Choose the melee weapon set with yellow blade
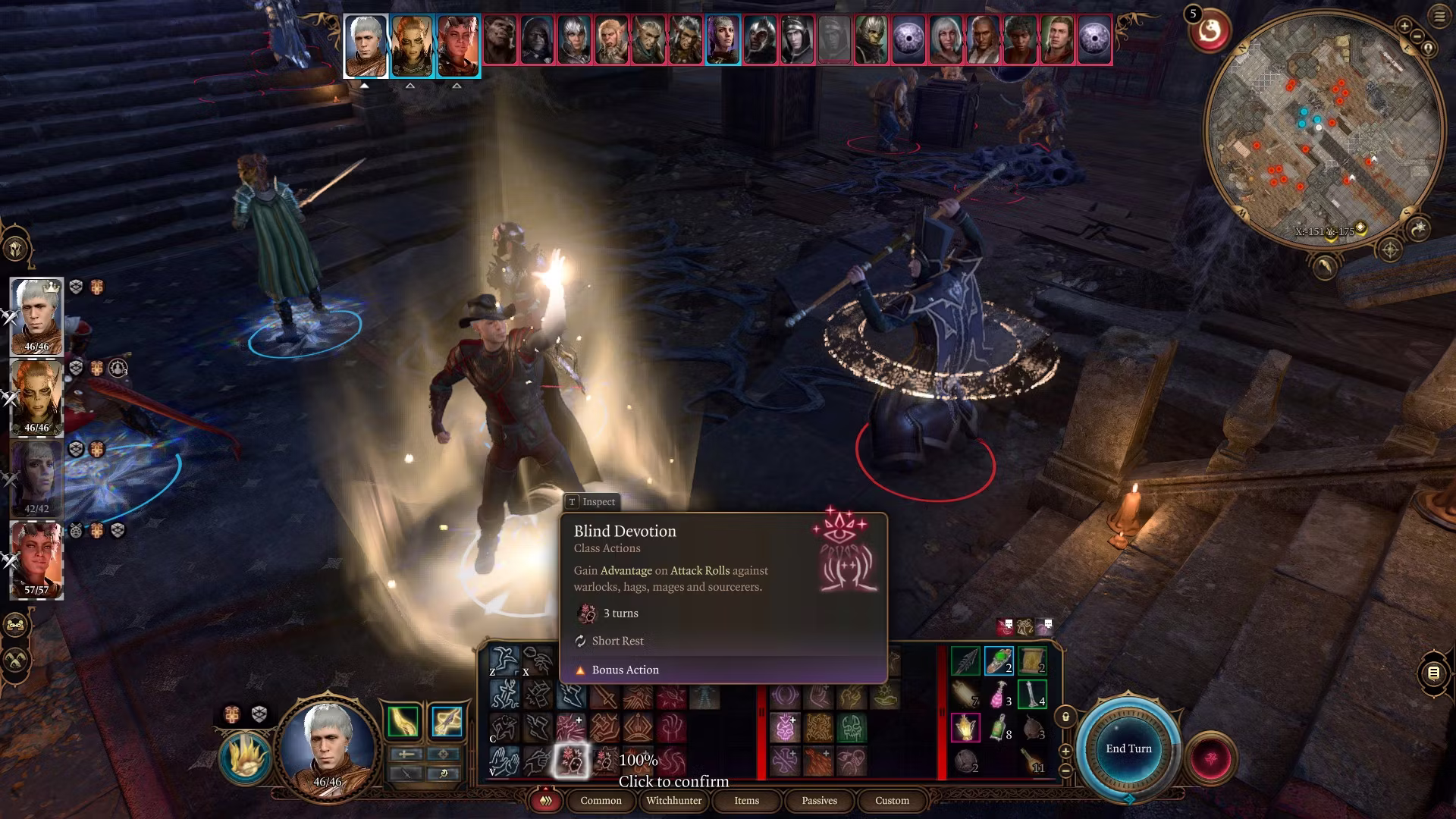1456x819 pixels. pyautogui.click(x=403, y=721)
